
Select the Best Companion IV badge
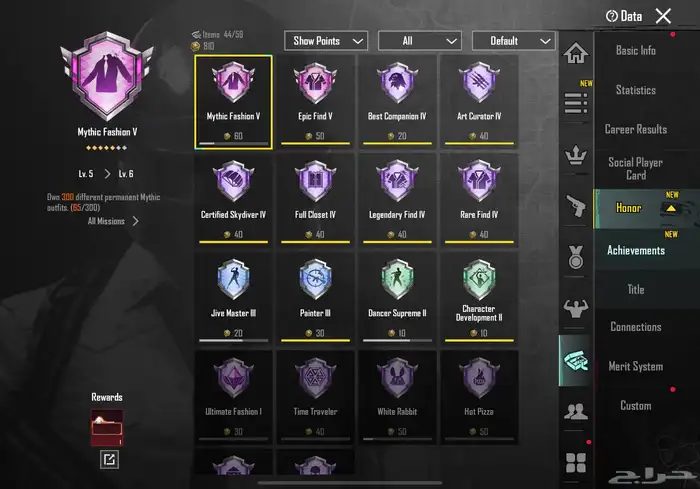pos(397,99)
